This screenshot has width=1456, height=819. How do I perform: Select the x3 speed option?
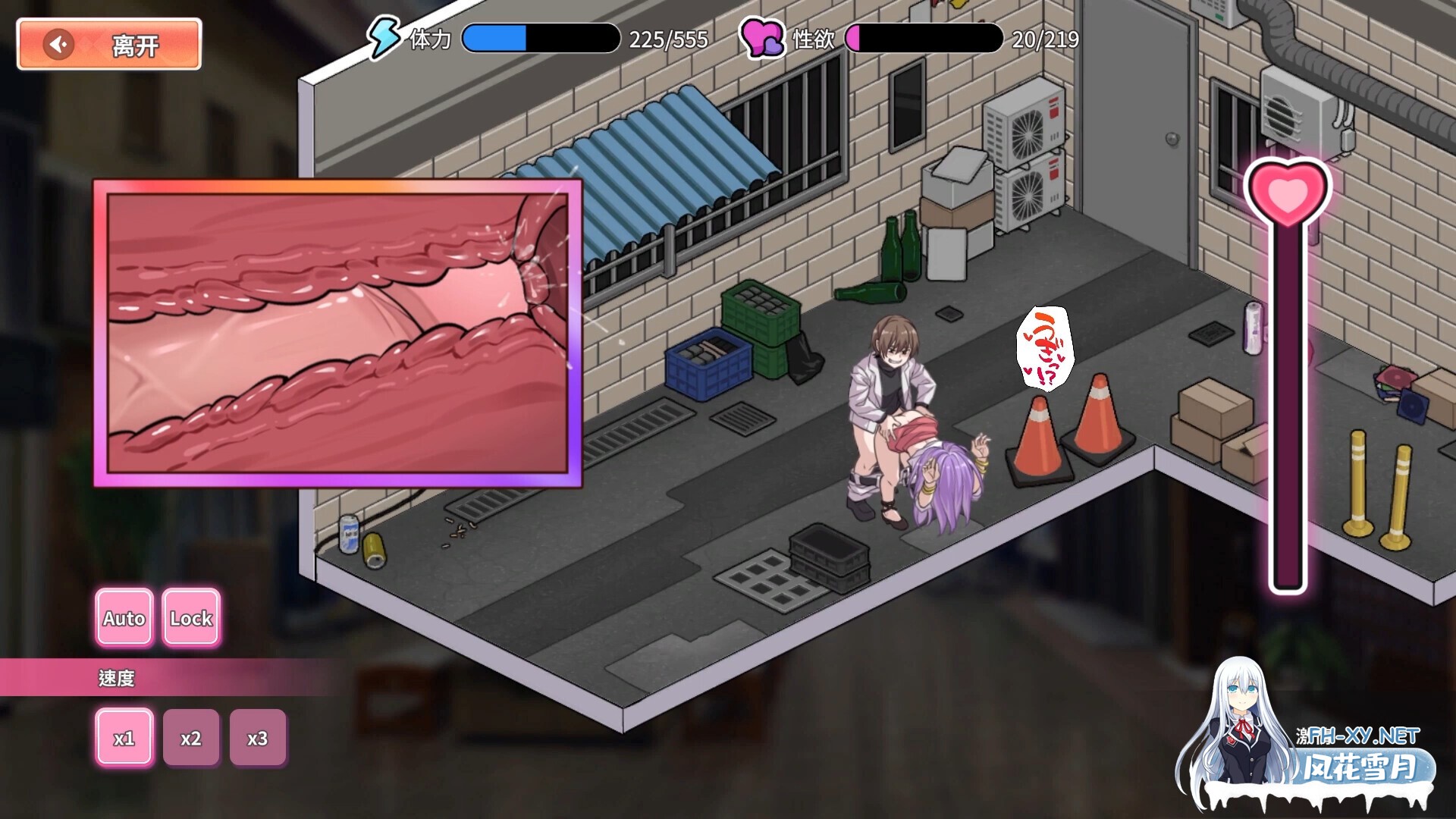coord(257,736)
